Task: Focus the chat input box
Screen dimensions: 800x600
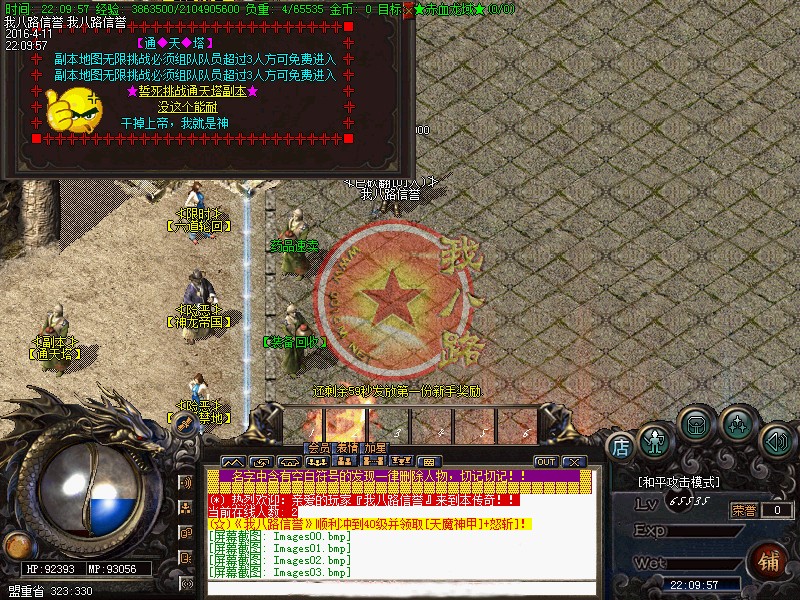Action: pos(390,588)
